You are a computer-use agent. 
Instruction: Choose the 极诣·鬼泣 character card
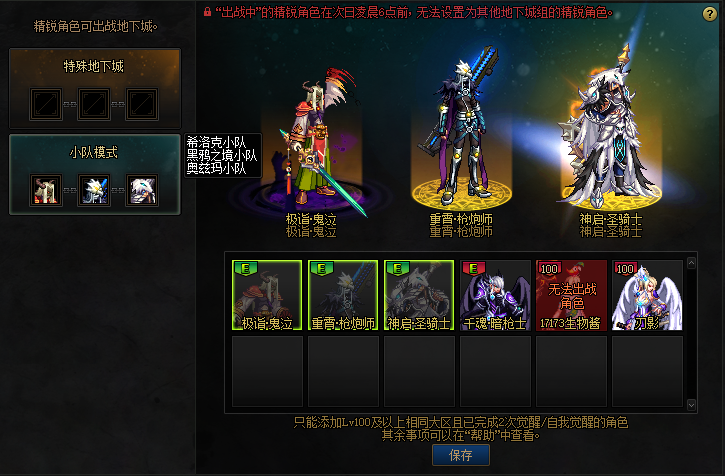click(268, 295)
